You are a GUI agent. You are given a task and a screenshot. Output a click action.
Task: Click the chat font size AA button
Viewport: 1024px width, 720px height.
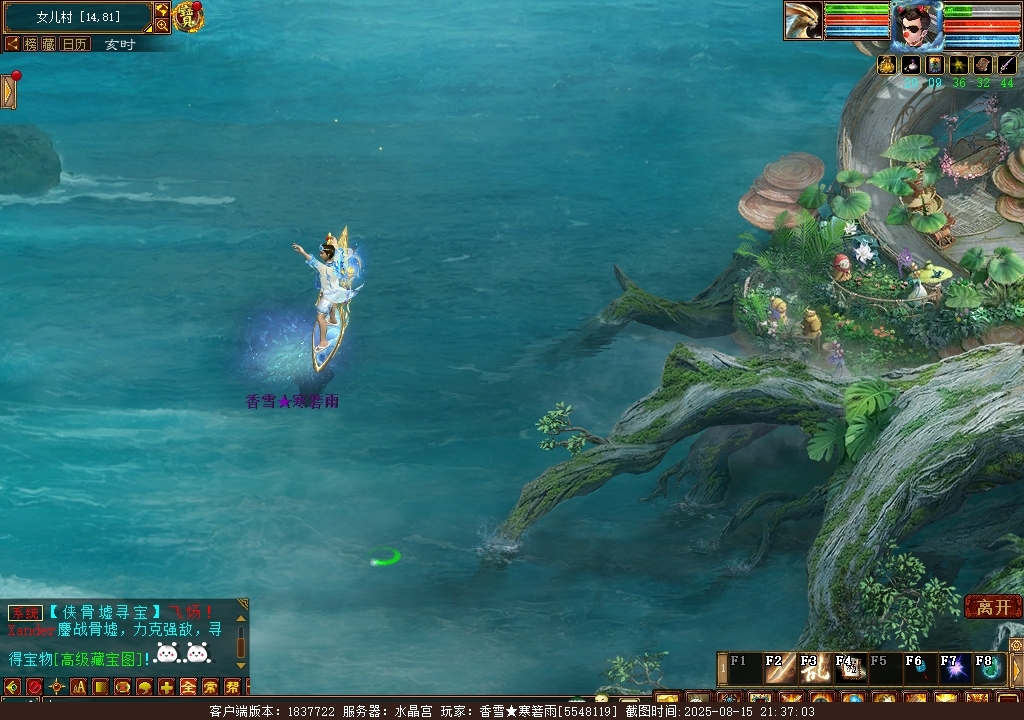click(x=78, y=687)
